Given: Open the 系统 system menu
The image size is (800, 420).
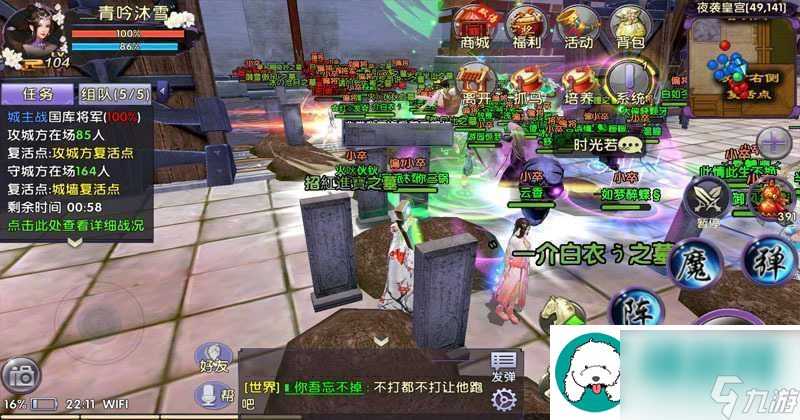Looking at the screenshot, I should point(630,80).
